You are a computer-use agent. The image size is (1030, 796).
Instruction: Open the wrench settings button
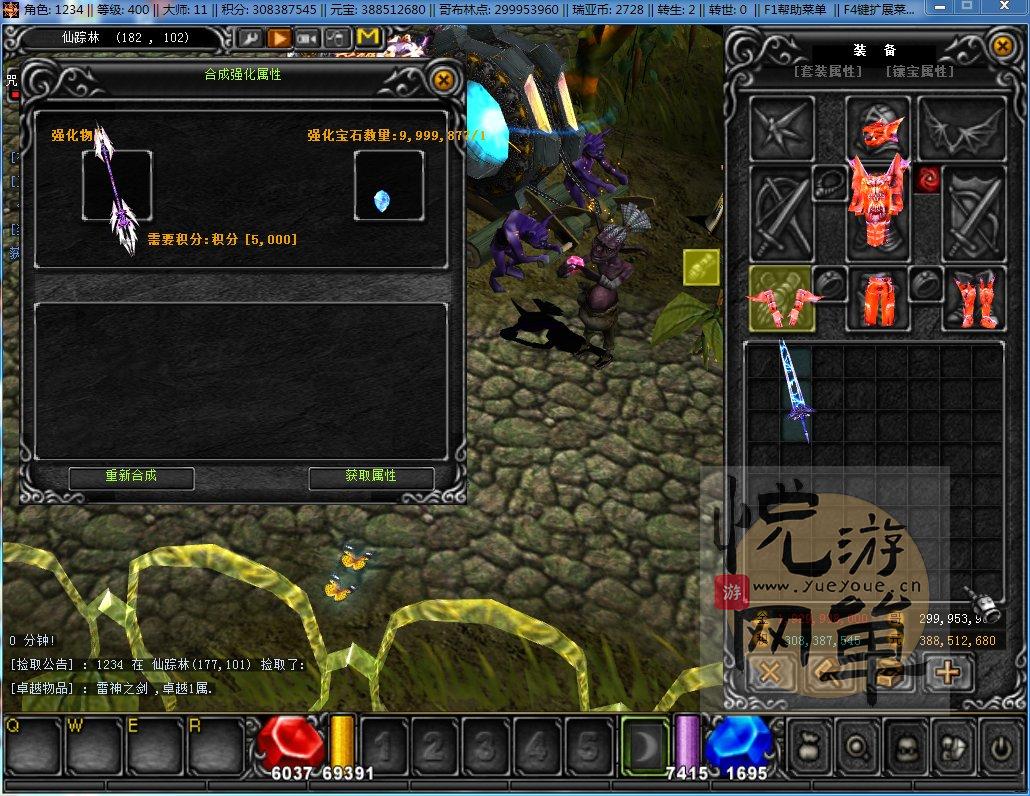[250, 39]
